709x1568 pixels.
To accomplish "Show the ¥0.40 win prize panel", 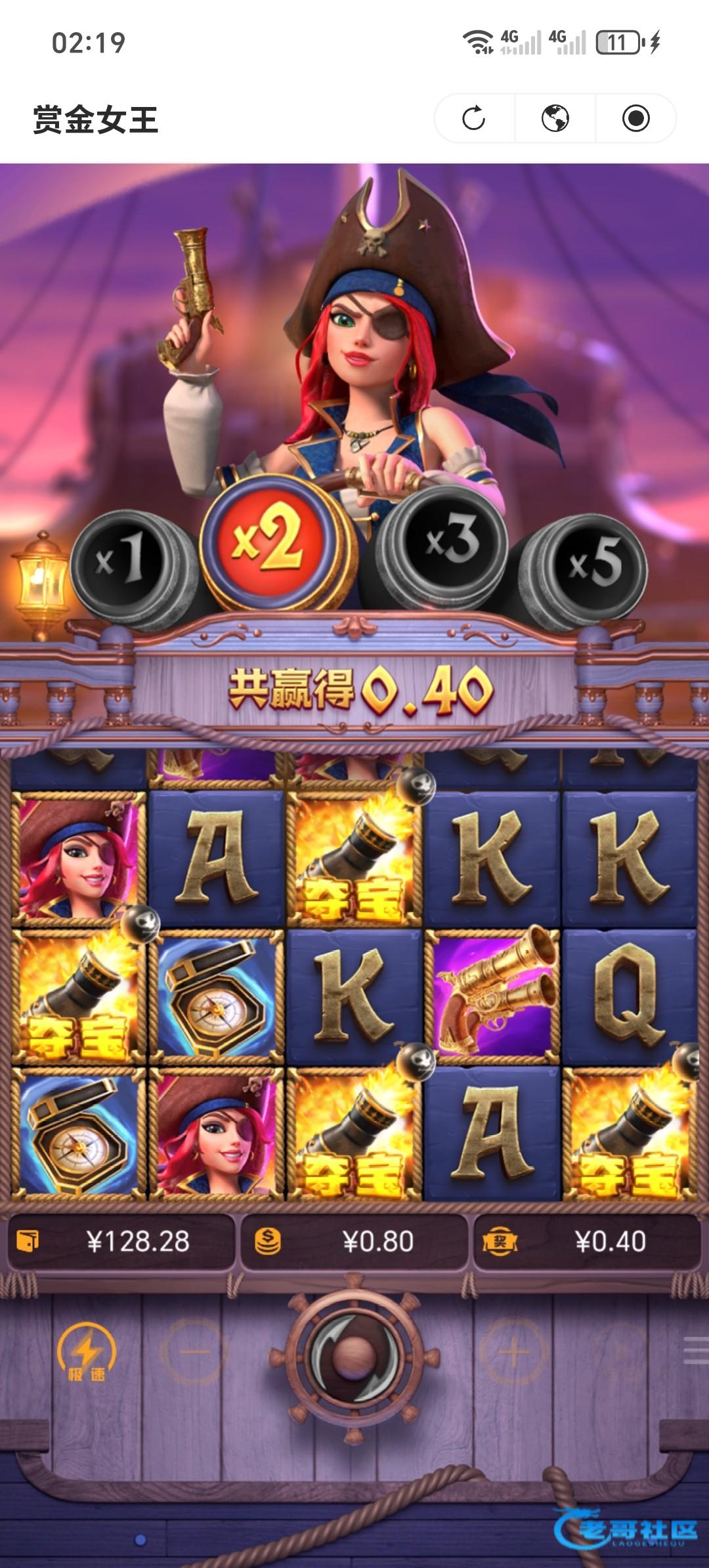I will point(586,1242).
